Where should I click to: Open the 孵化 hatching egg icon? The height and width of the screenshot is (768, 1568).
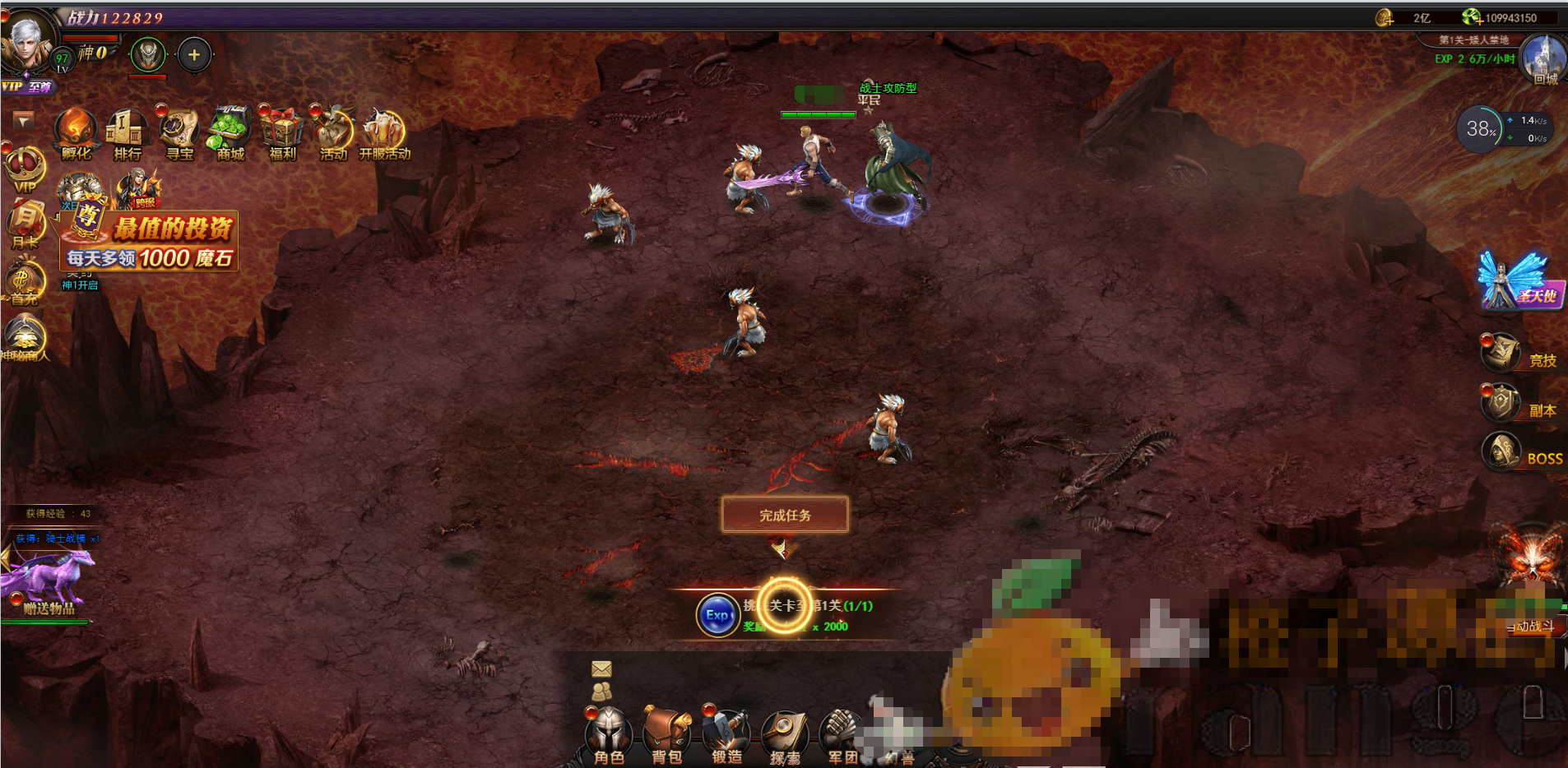[77, 134]
